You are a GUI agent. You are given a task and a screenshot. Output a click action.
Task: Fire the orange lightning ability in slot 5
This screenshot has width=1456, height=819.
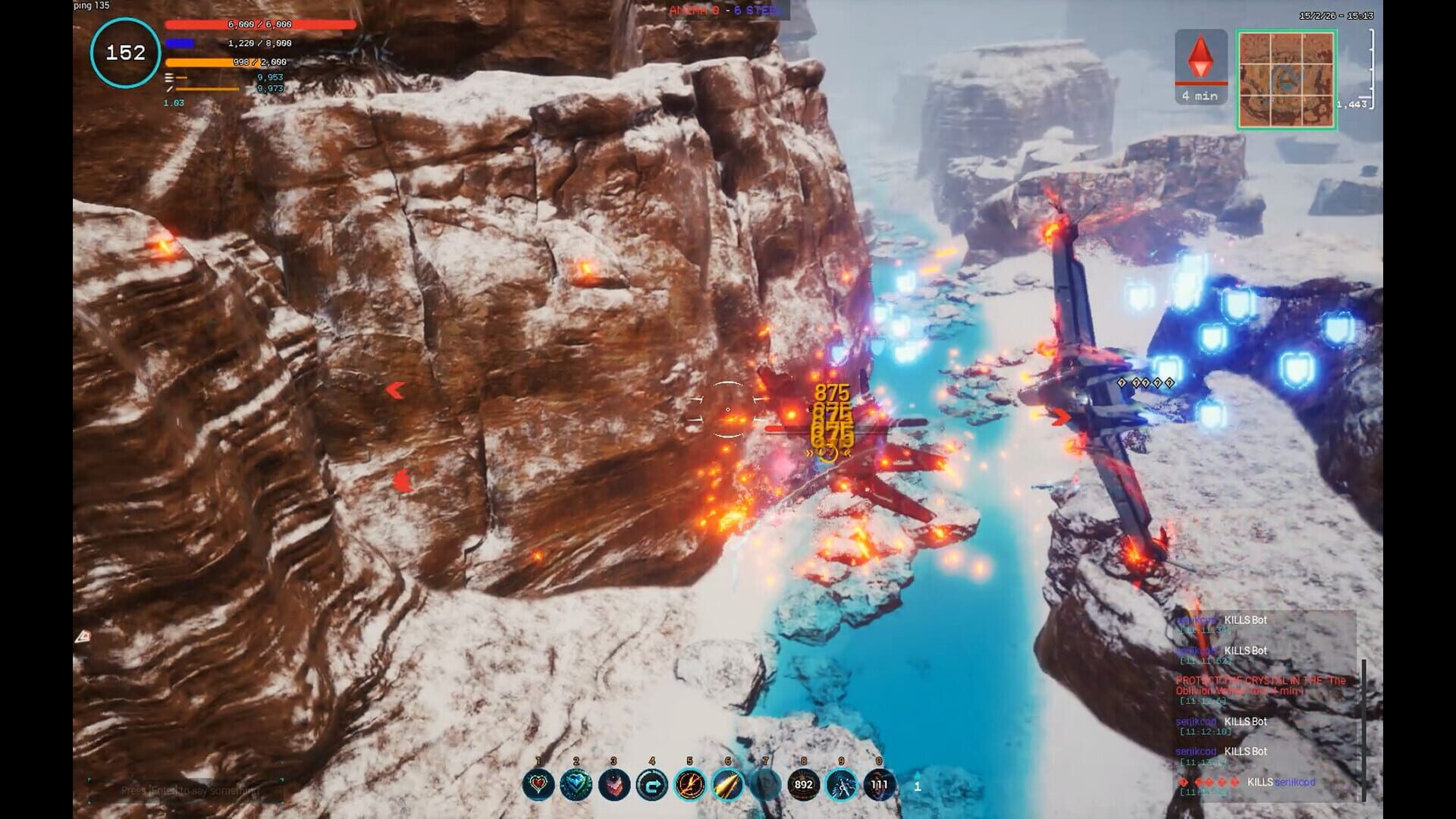point(690,785)
